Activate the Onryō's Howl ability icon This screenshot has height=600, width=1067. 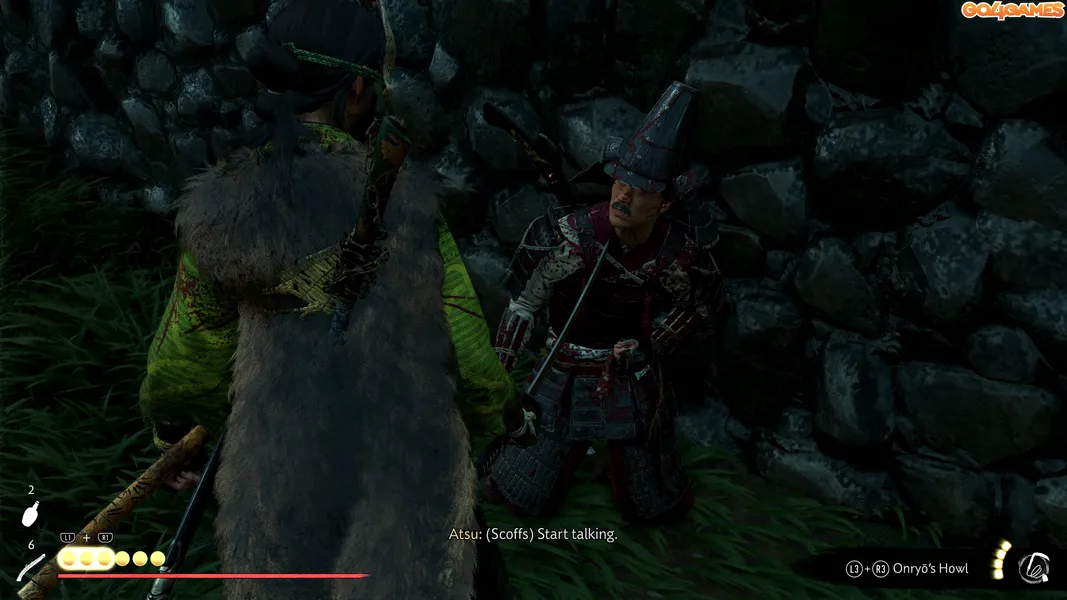point(1033,568)
